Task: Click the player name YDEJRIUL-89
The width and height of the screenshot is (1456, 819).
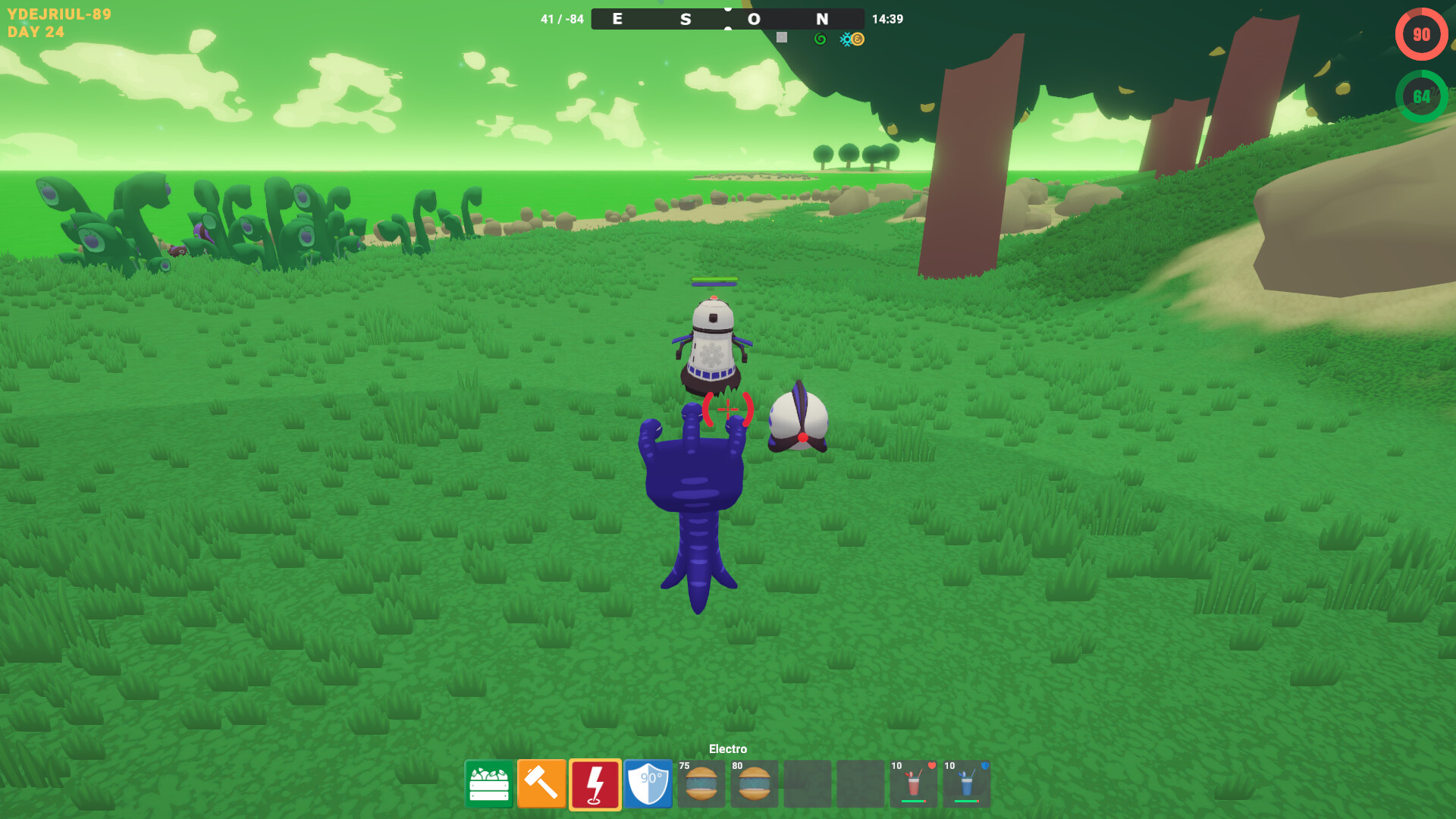Action: (x=61, y=12)
